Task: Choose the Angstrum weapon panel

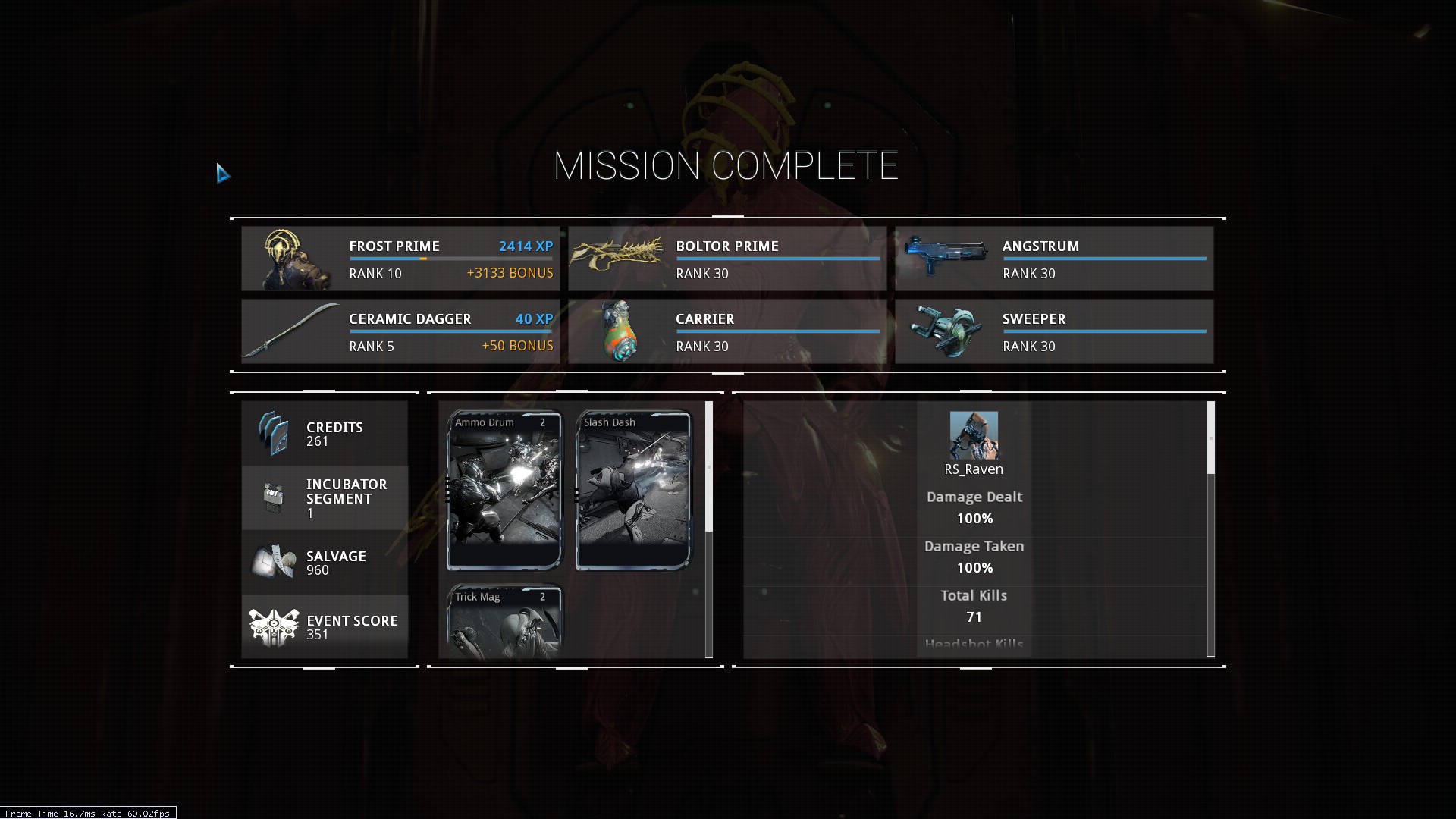Action: [1053, 259]
